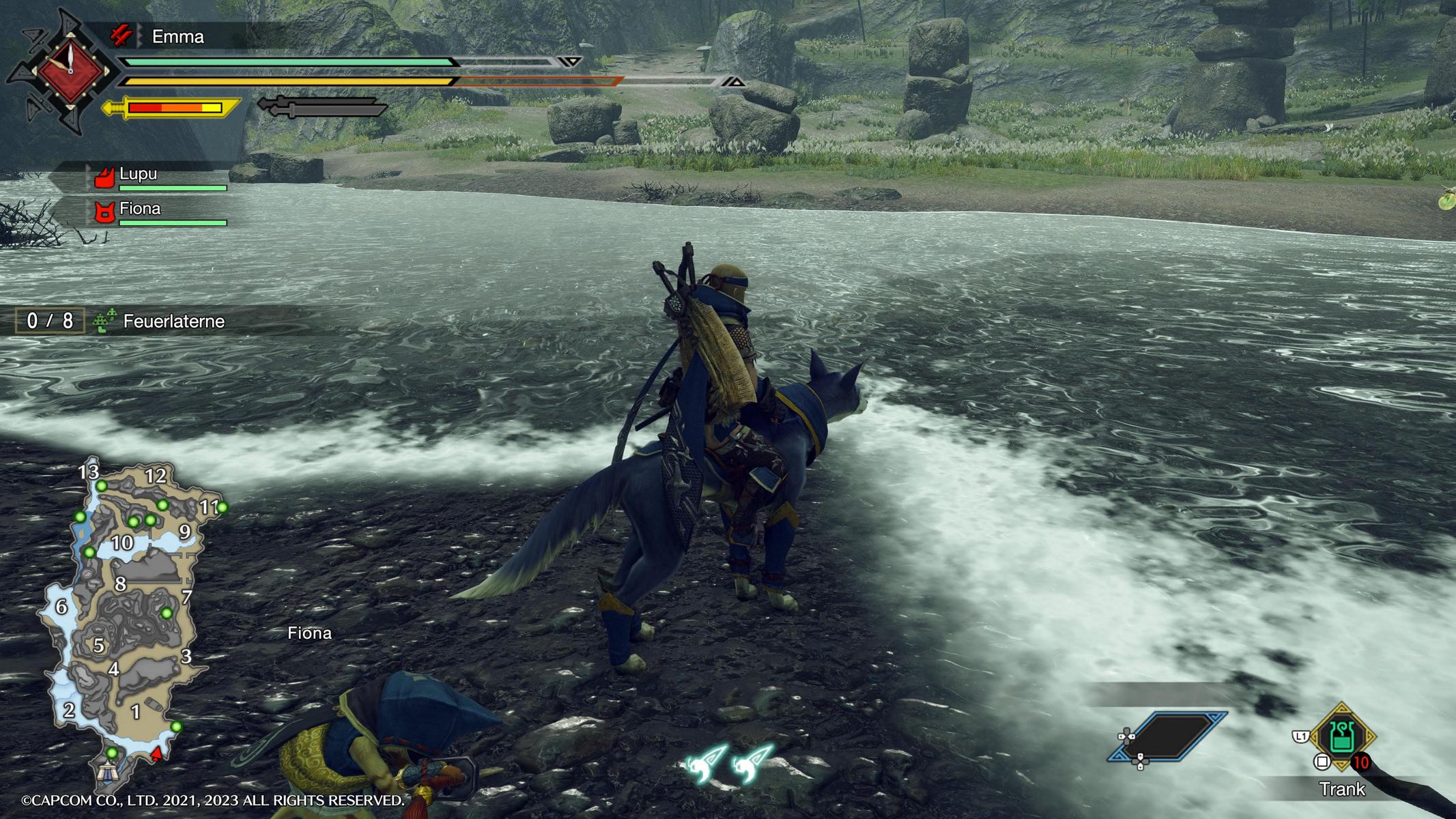Open the empty action bar panel
The image size is (1456, 819).
[1167, 737]
